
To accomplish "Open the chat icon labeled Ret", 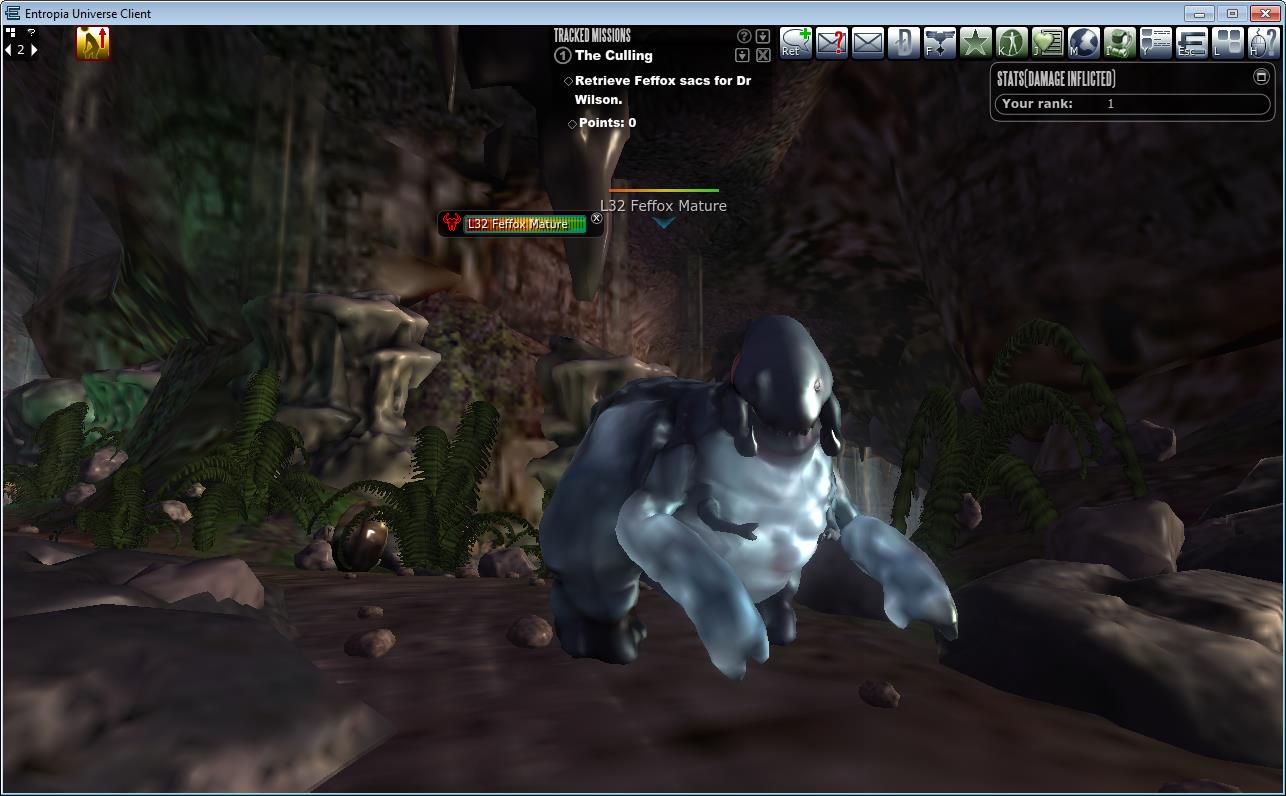I will [796, 43].
